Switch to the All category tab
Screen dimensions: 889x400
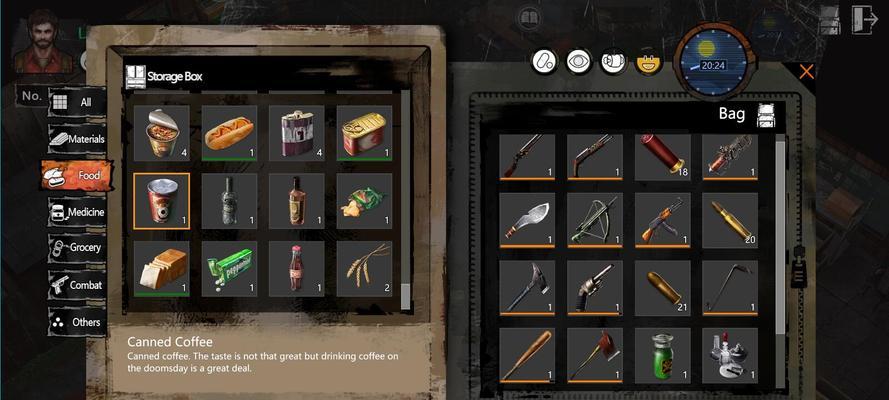tap(76, 102)
